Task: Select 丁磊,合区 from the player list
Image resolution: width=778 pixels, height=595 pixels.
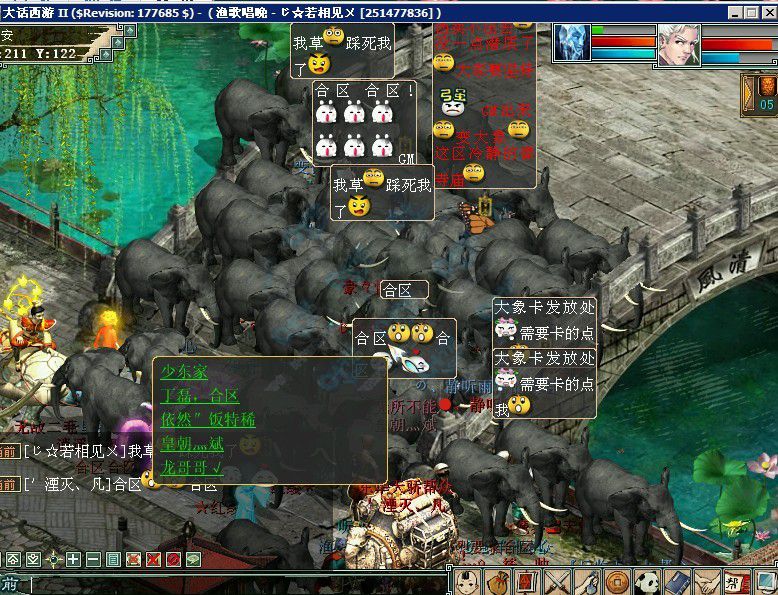Action: 200,395
